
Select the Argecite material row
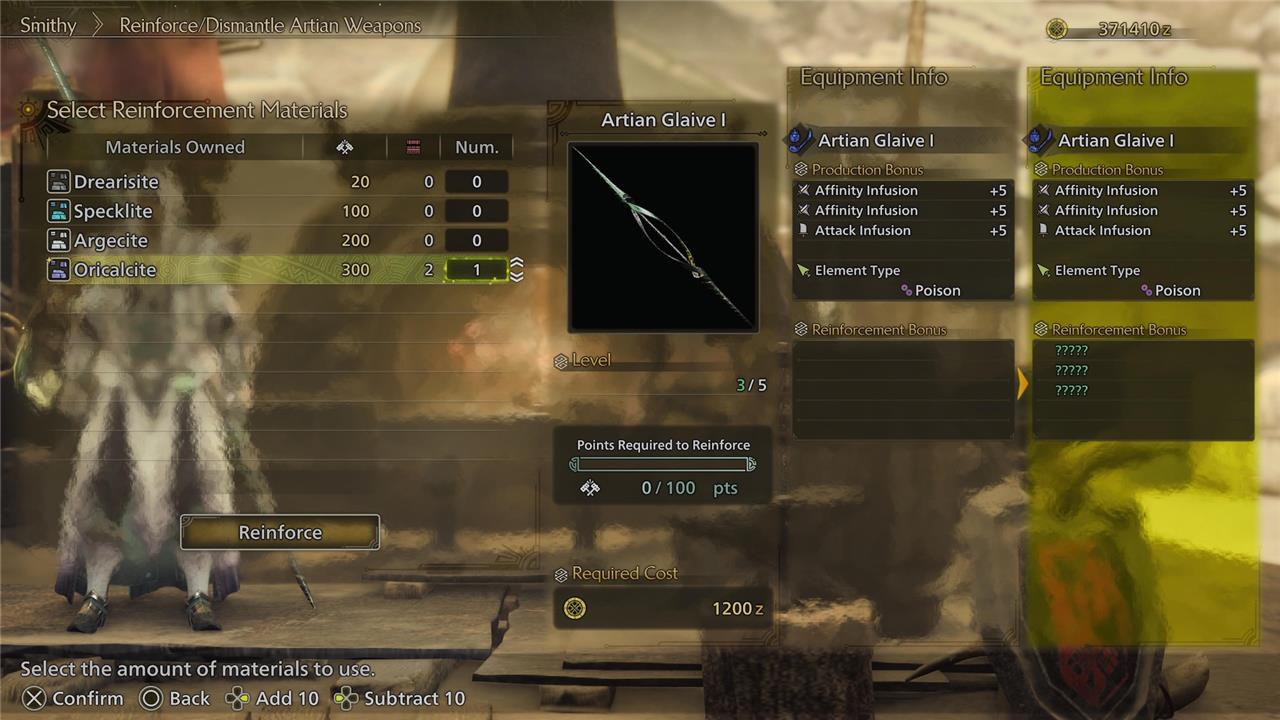coord(111,241)
